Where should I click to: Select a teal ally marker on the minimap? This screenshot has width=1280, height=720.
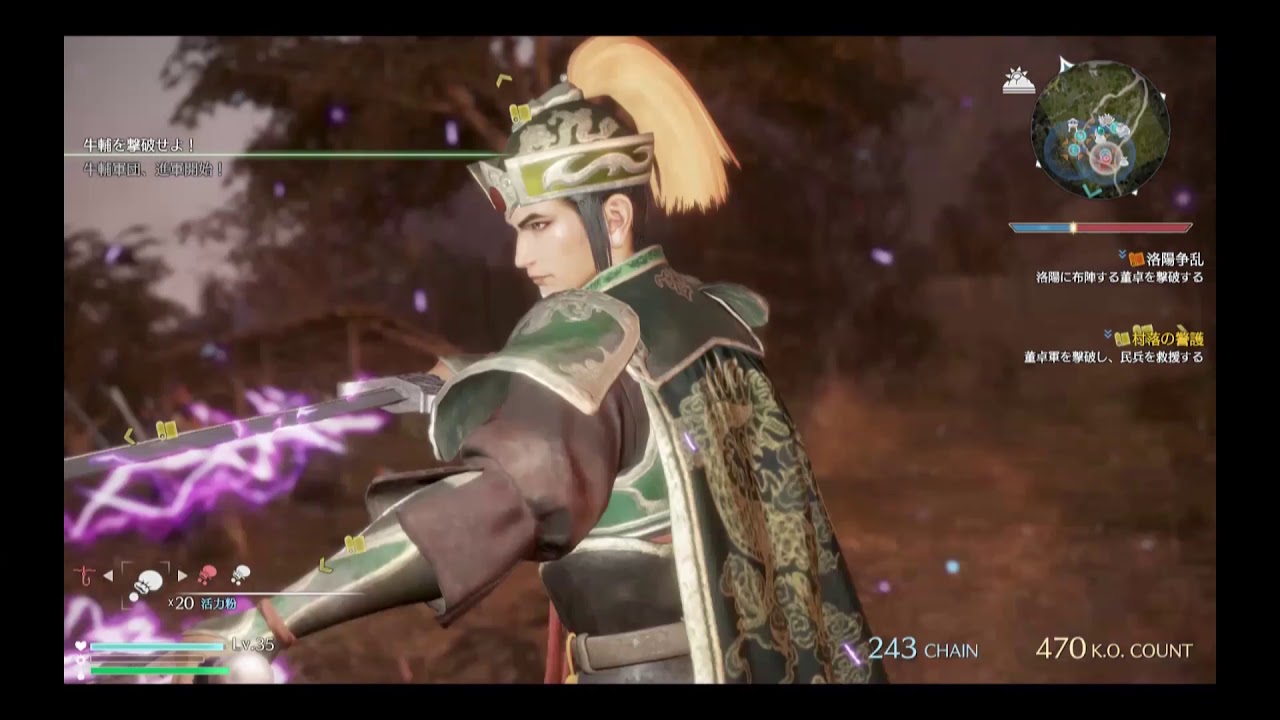[1080, 134]
